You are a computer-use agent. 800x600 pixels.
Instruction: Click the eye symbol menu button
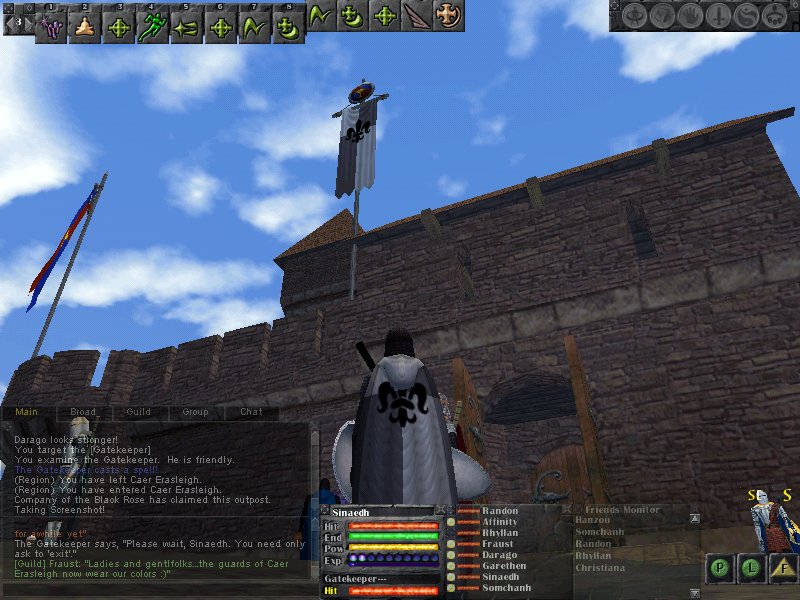tap(636, 16)
